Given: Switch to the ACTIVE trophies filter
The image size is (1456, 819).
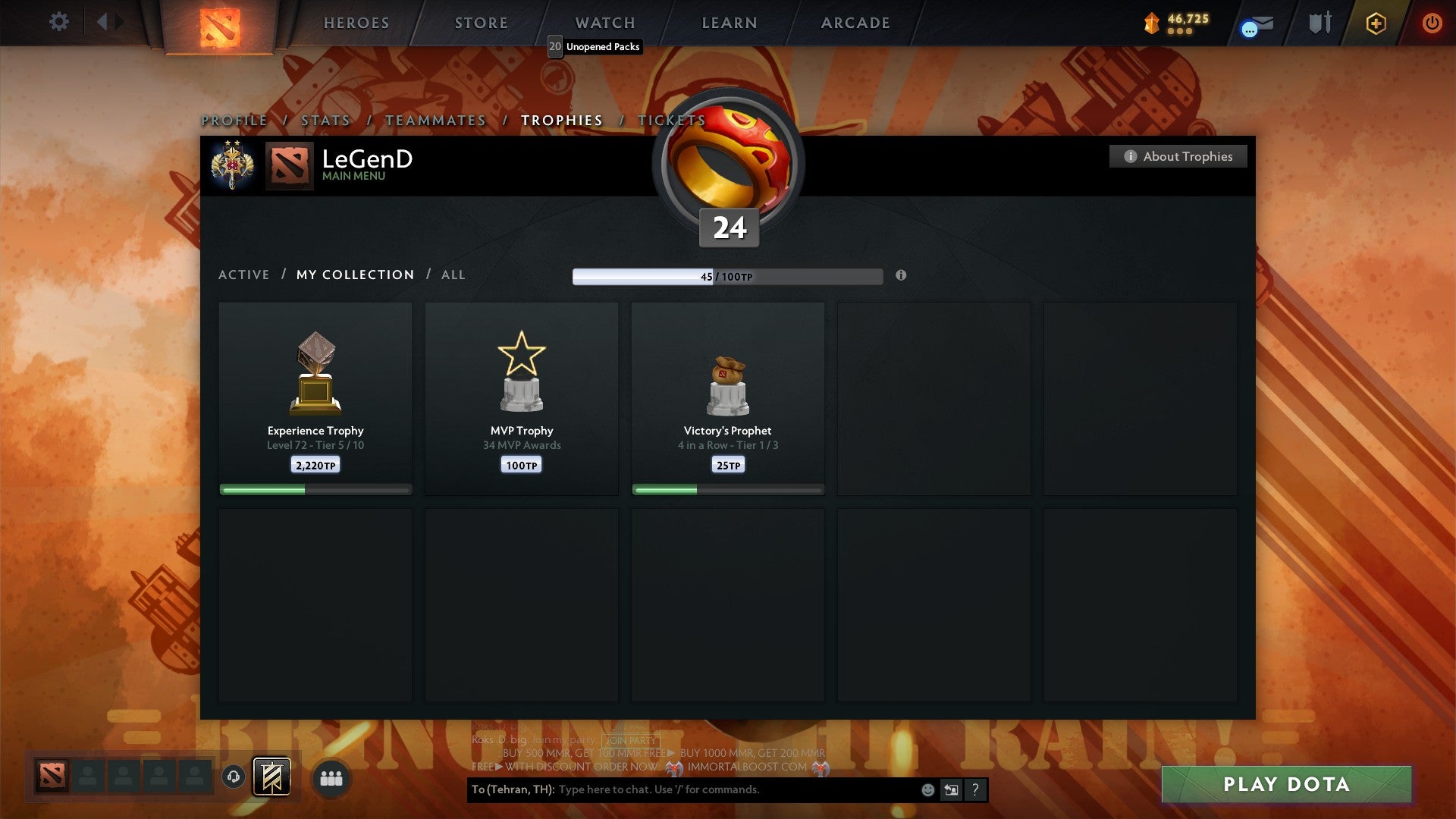Looking at the screenshot, I should 244,275.
